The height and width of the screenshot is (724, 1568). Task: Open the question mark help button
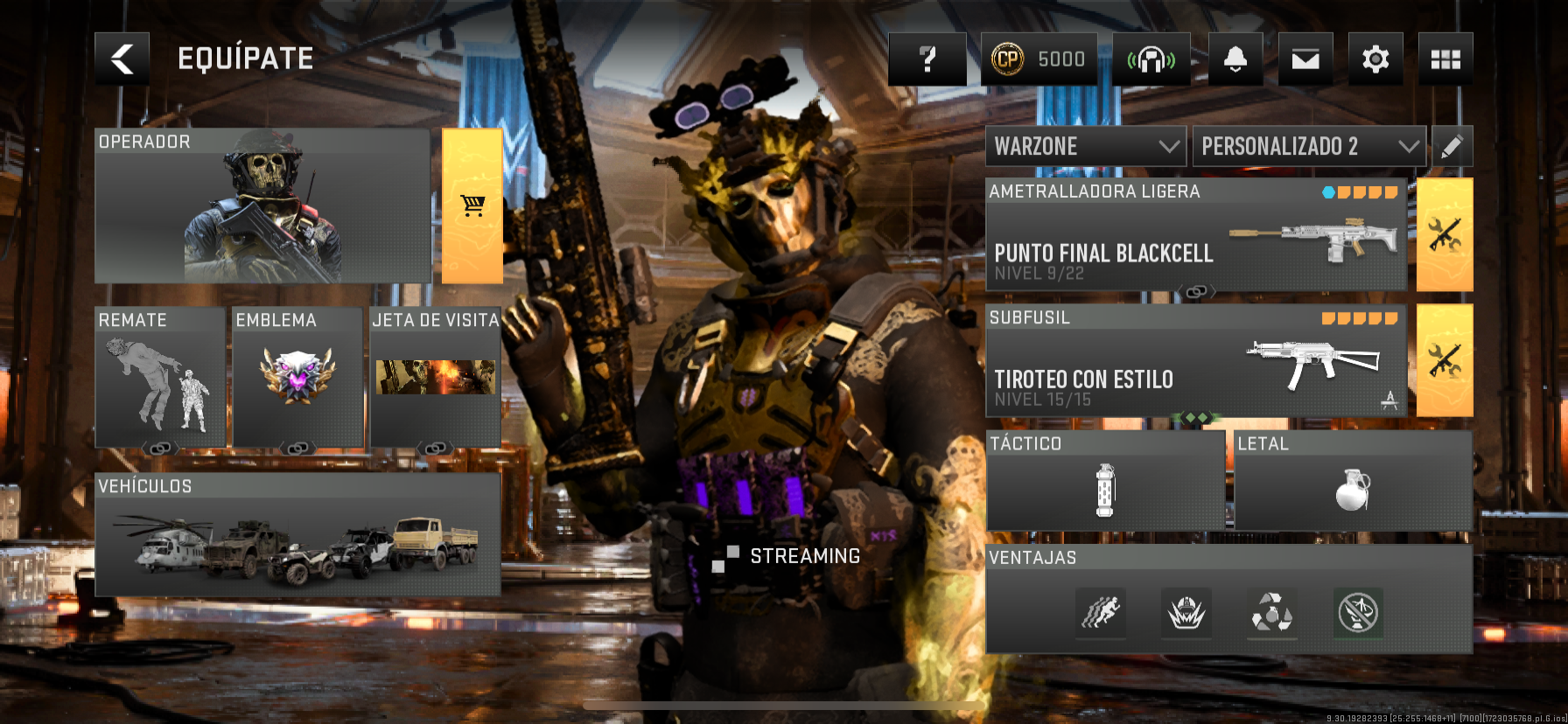(927, 59)
